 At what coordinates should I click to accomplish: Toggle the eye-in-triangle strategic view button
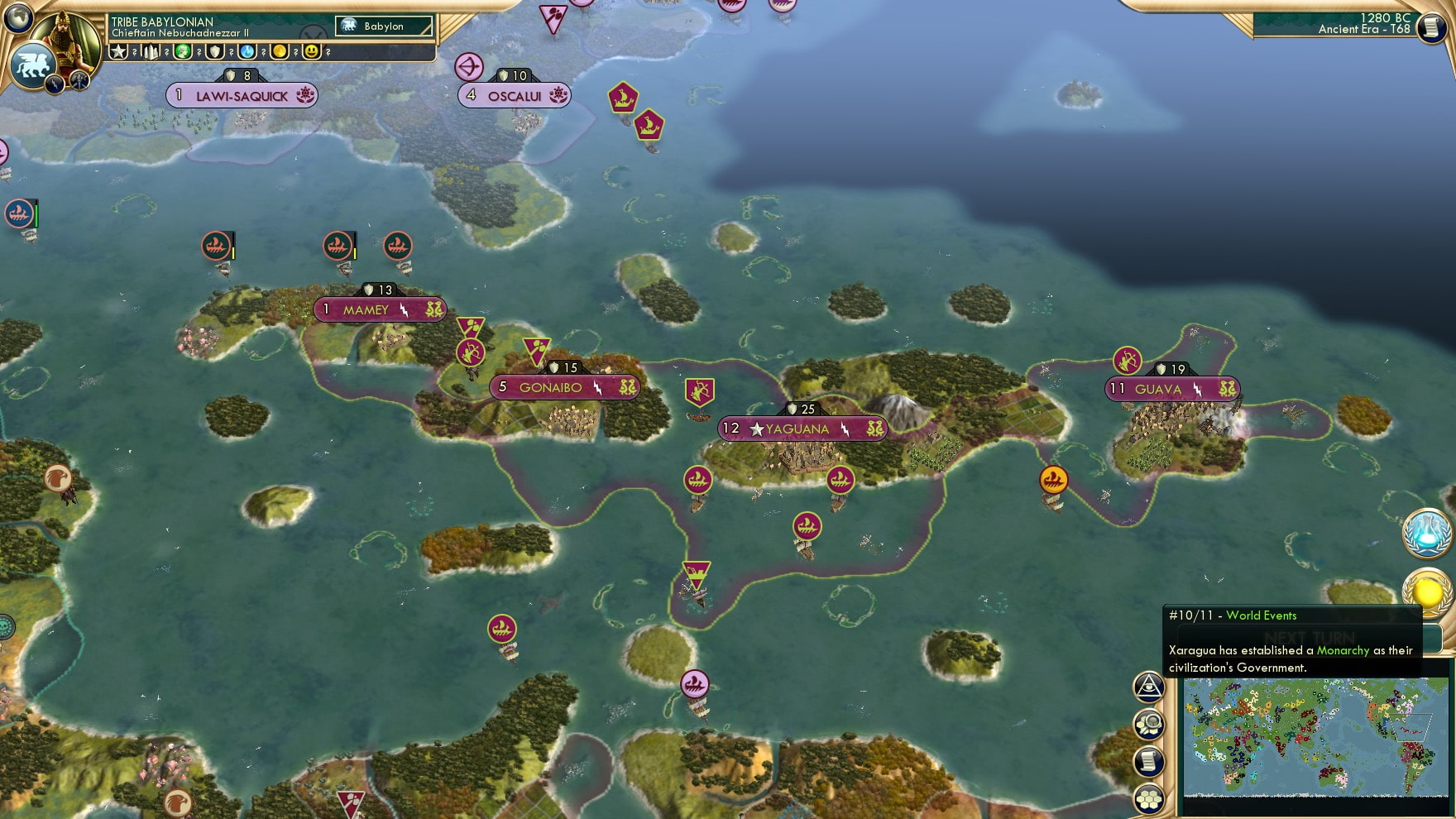tap(1149, 687)
